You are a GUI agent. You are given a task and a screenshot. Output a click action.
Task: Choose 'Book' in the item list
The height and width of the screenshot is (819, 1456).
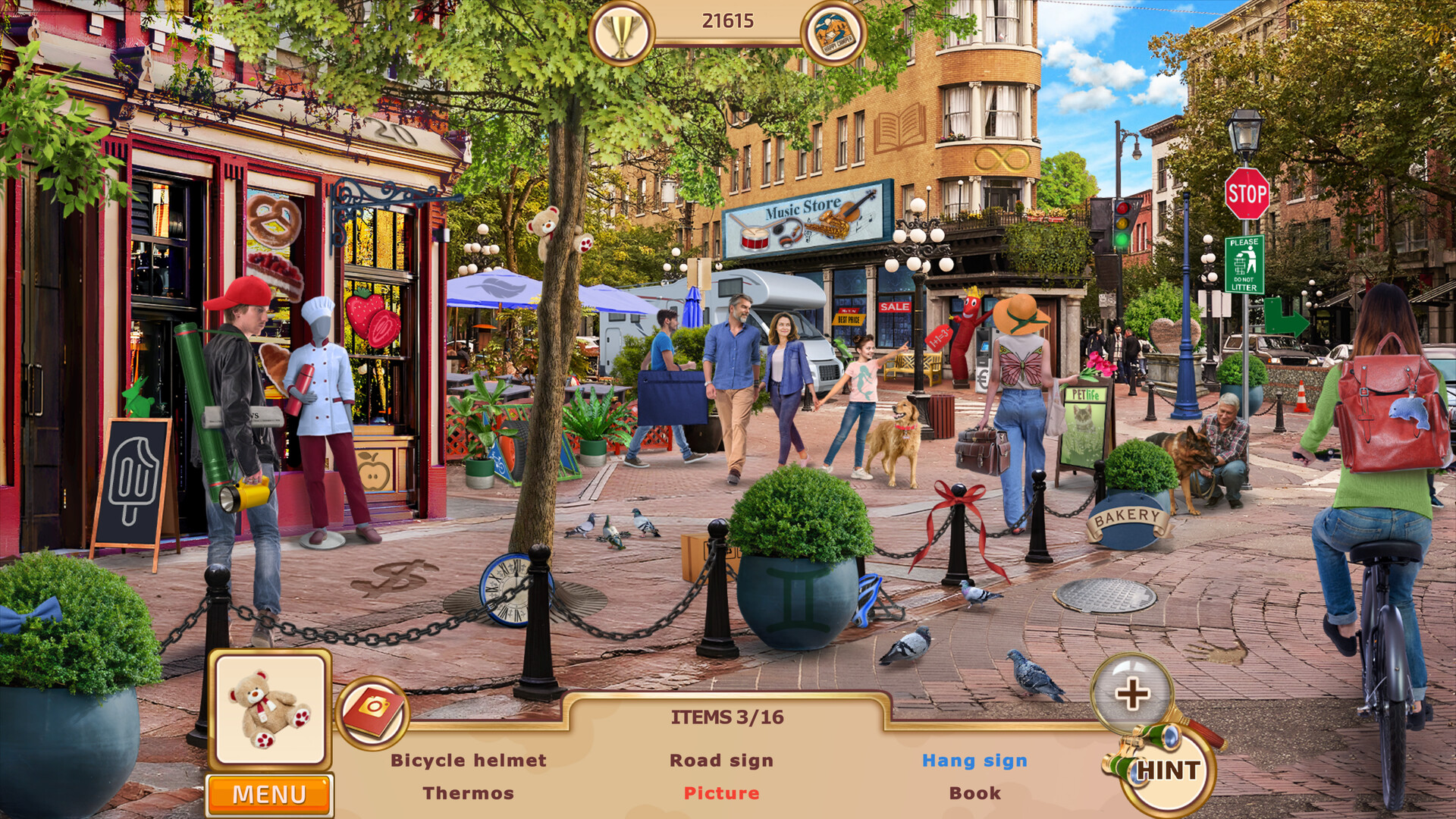(x=974, y=793)
